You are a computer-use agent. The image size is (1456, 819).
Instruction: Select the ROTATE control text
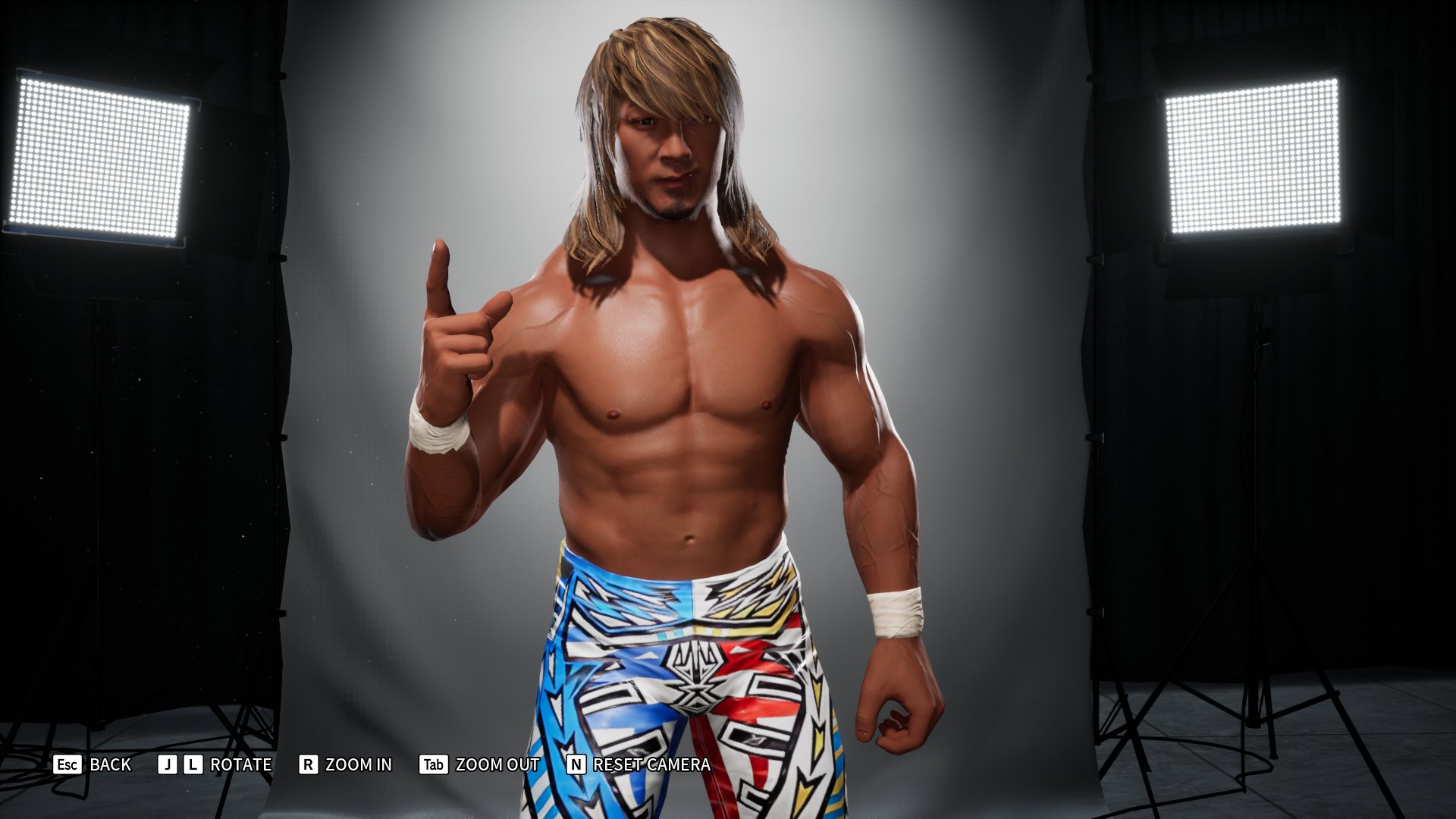coord(240,765)
